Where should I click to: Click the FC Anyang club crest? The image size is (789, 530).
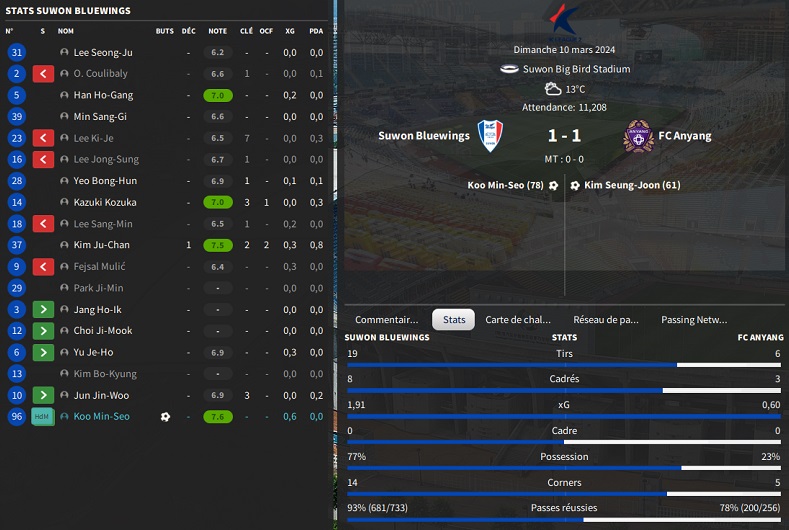click(636, 136)
